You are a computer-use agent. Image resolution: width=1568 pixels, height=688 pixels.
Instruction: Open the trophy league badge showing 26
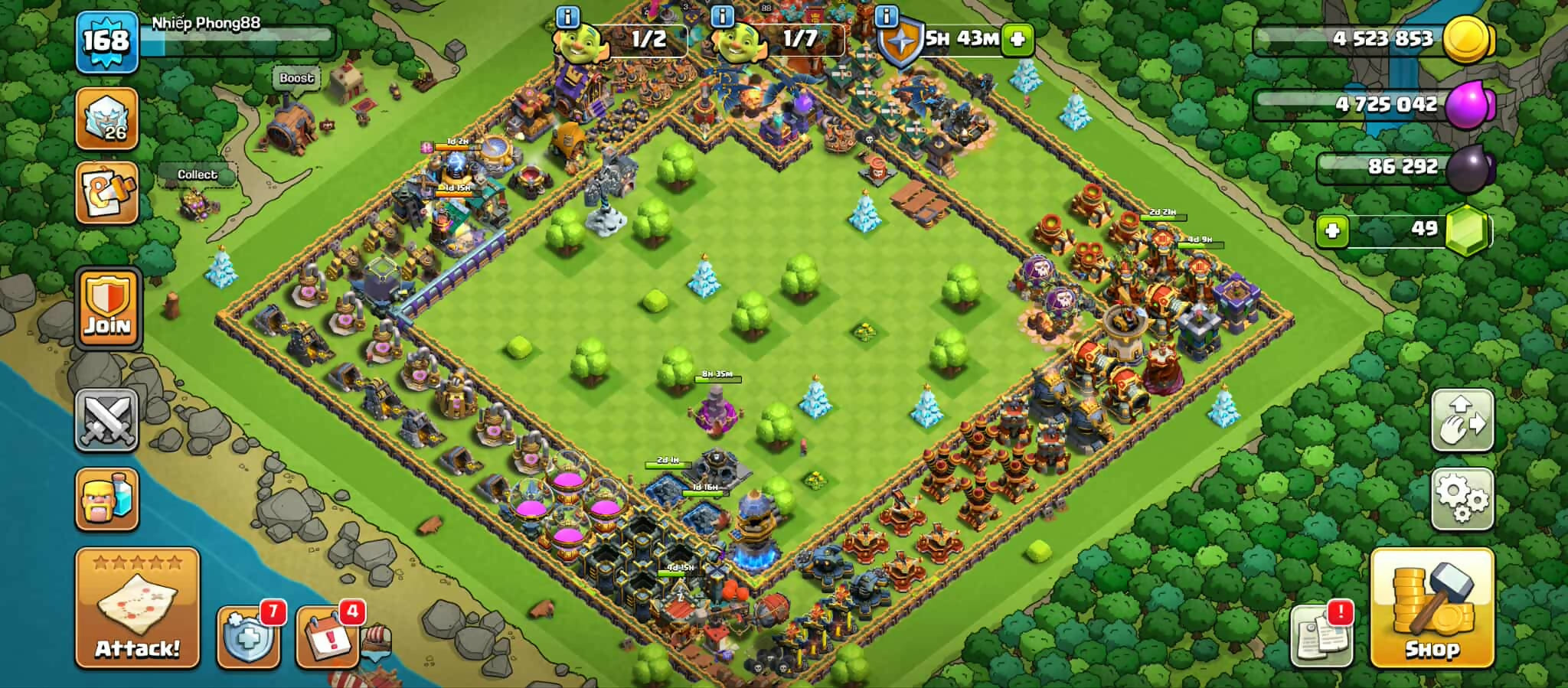click(x=107, y=119)
